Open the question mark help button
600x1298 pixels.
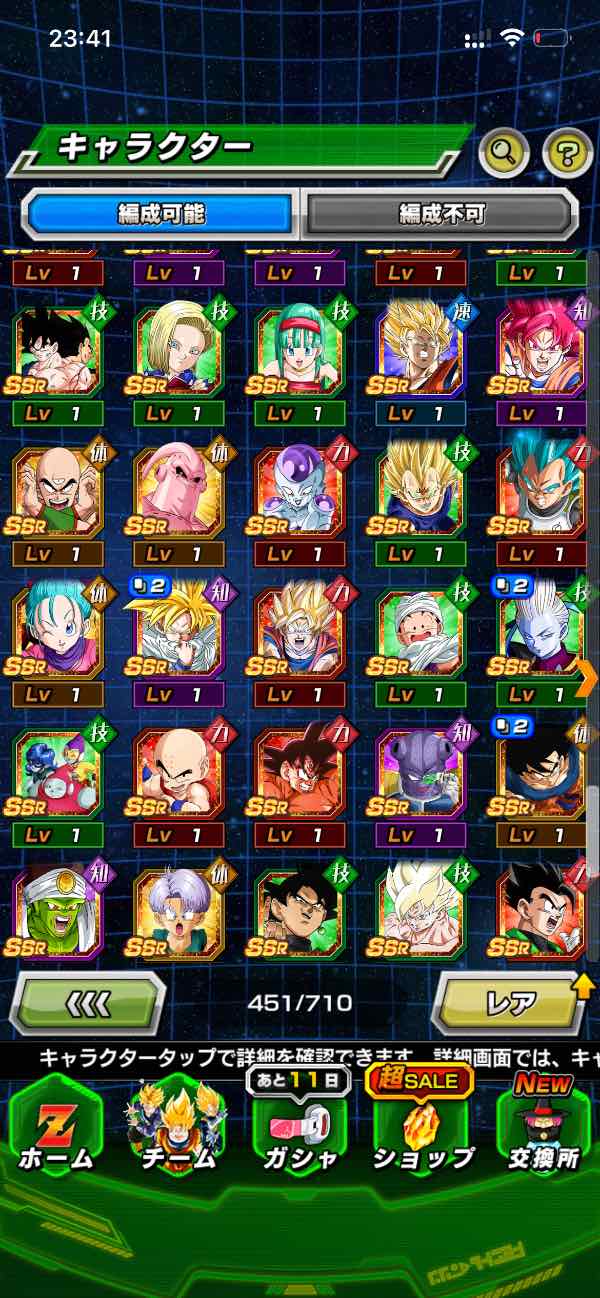pyautogui.click(x=567, y=153)
